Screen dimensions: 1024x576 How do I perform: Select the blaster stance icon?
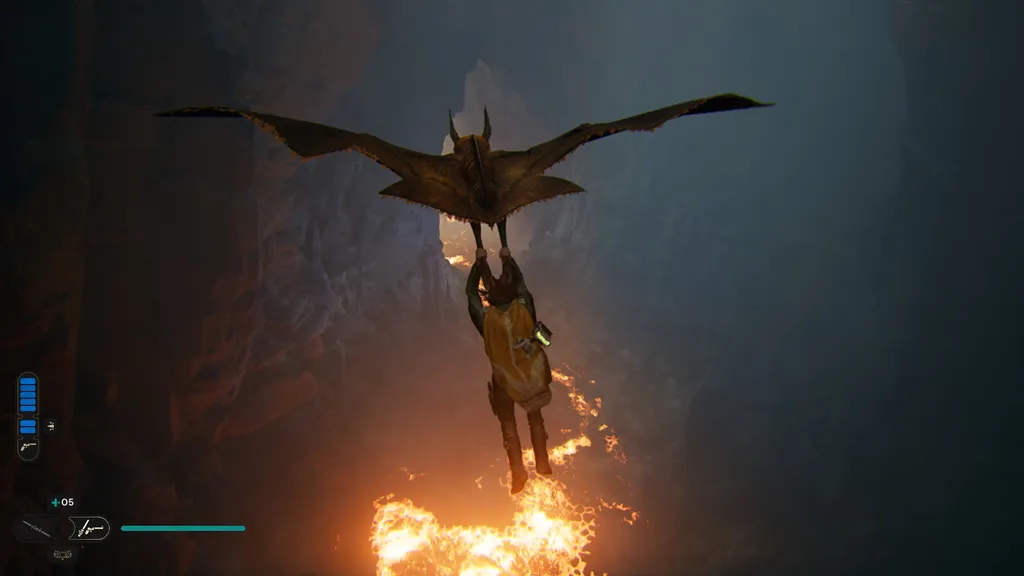[x=89, y=527]
